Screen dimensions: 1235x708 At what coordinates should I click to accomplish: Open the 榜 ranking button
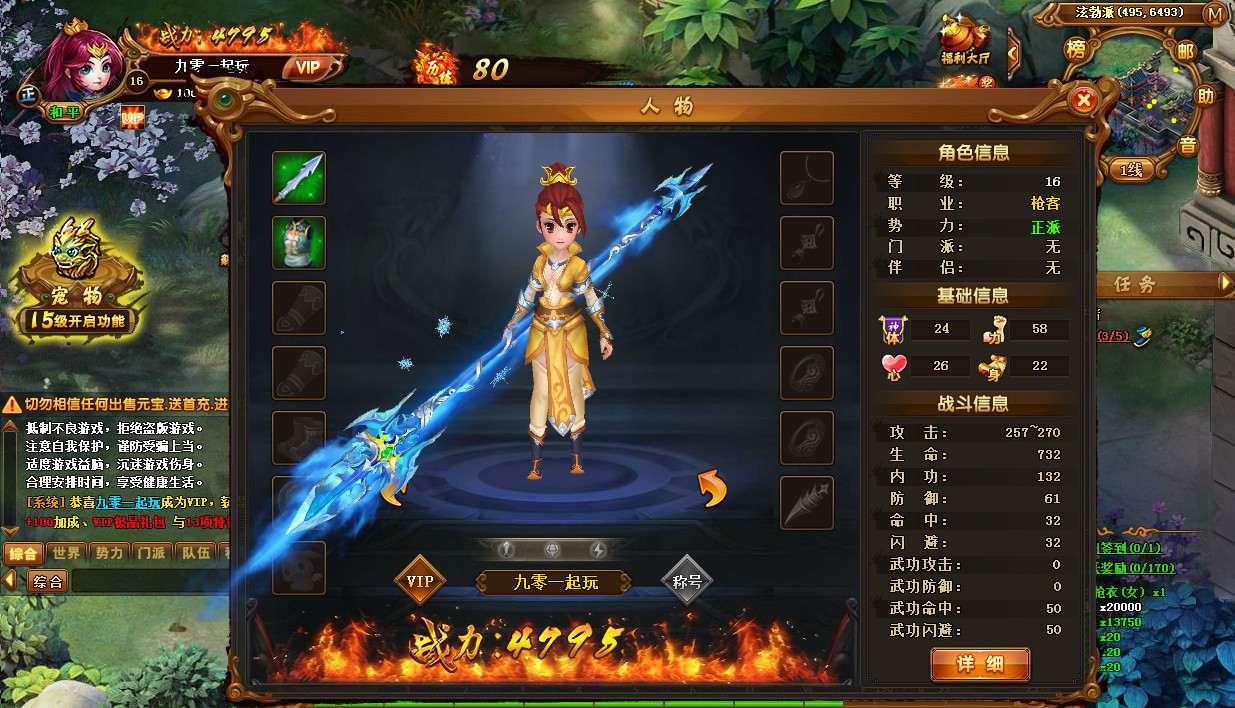point(1076,49)
